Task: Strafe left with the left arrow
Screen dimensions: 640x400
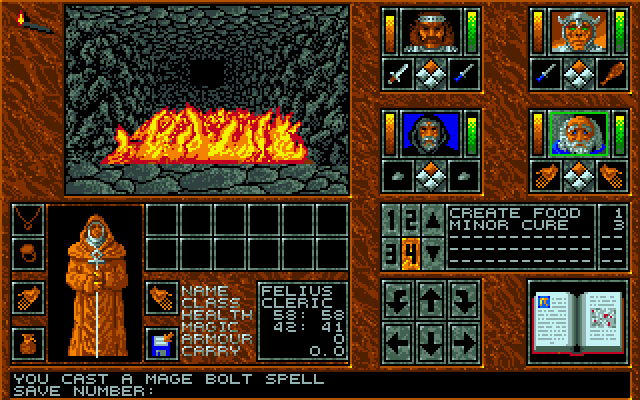Action: pyautogui.click(x=398, y=340)
